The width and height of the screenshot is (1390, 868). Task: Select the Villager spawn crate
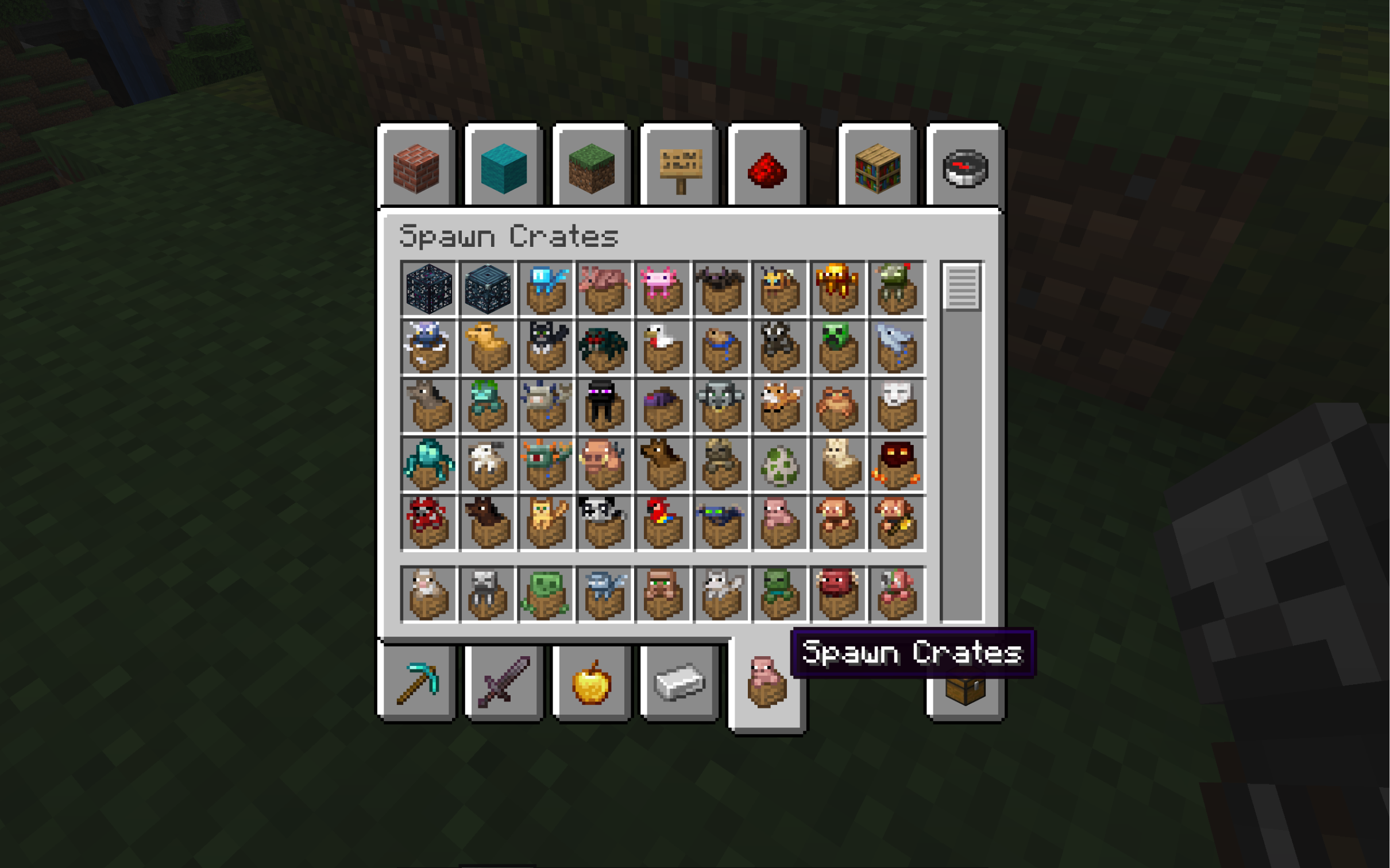[663, 594]
